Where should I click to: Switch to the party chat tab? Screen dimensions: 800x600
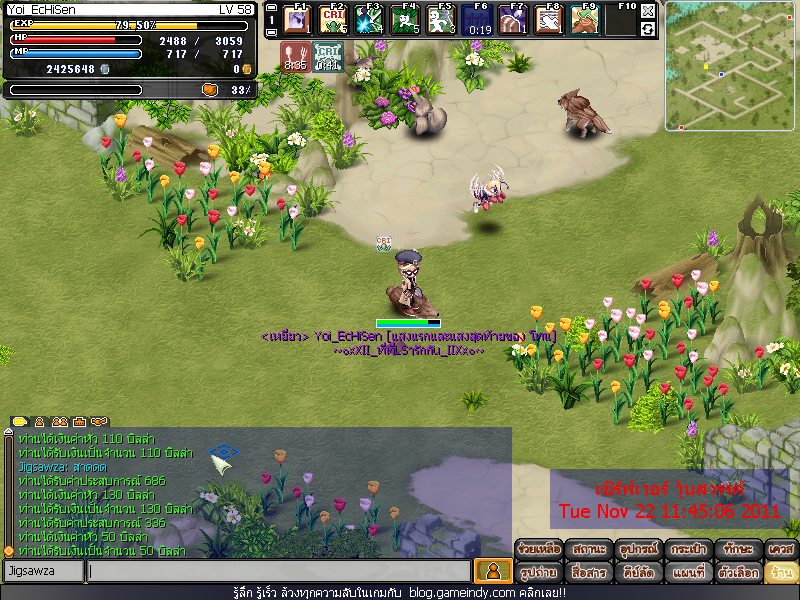point(60,422)
